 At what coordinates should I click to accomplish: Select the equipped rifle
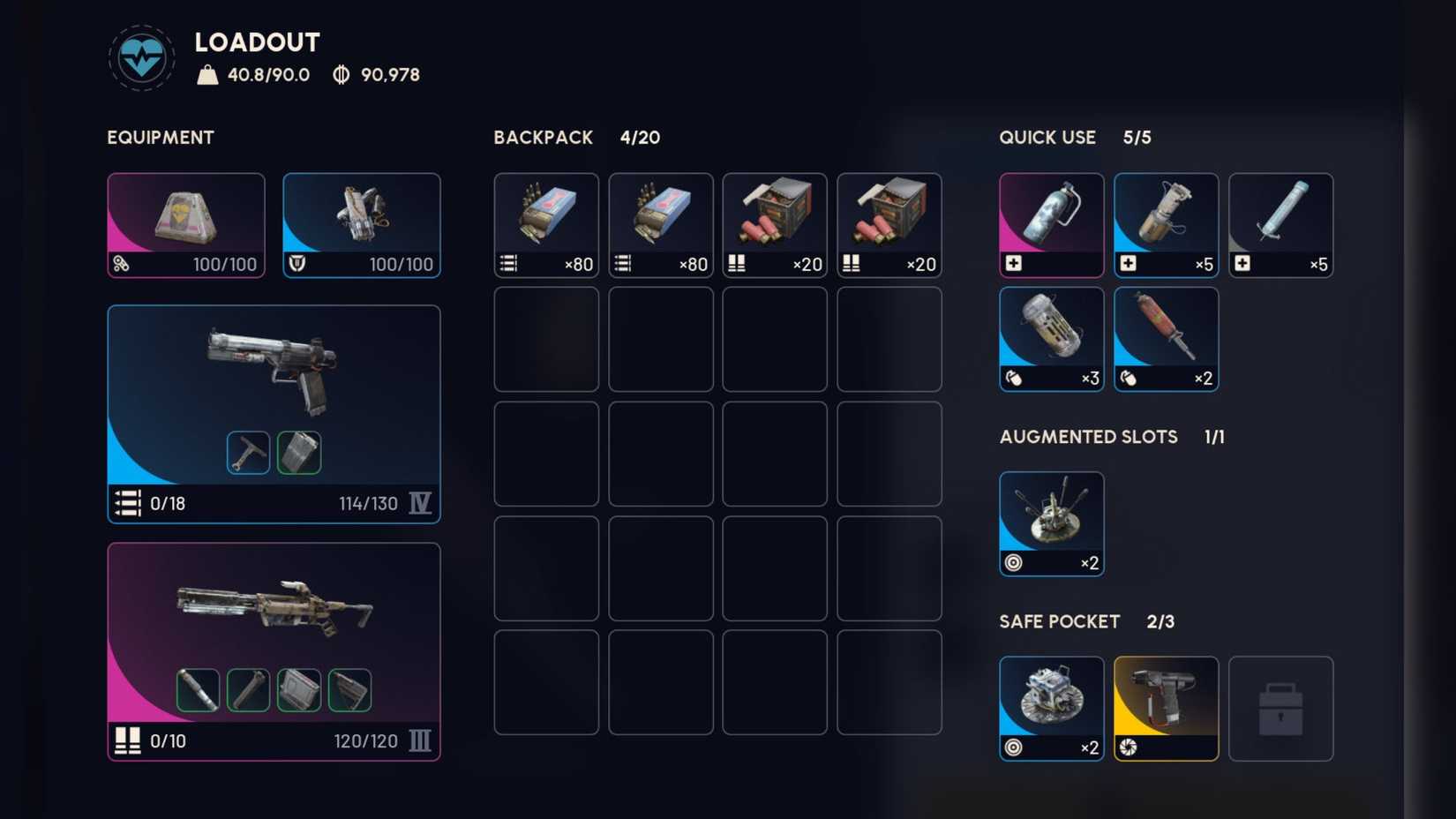[x=274, y=609]
